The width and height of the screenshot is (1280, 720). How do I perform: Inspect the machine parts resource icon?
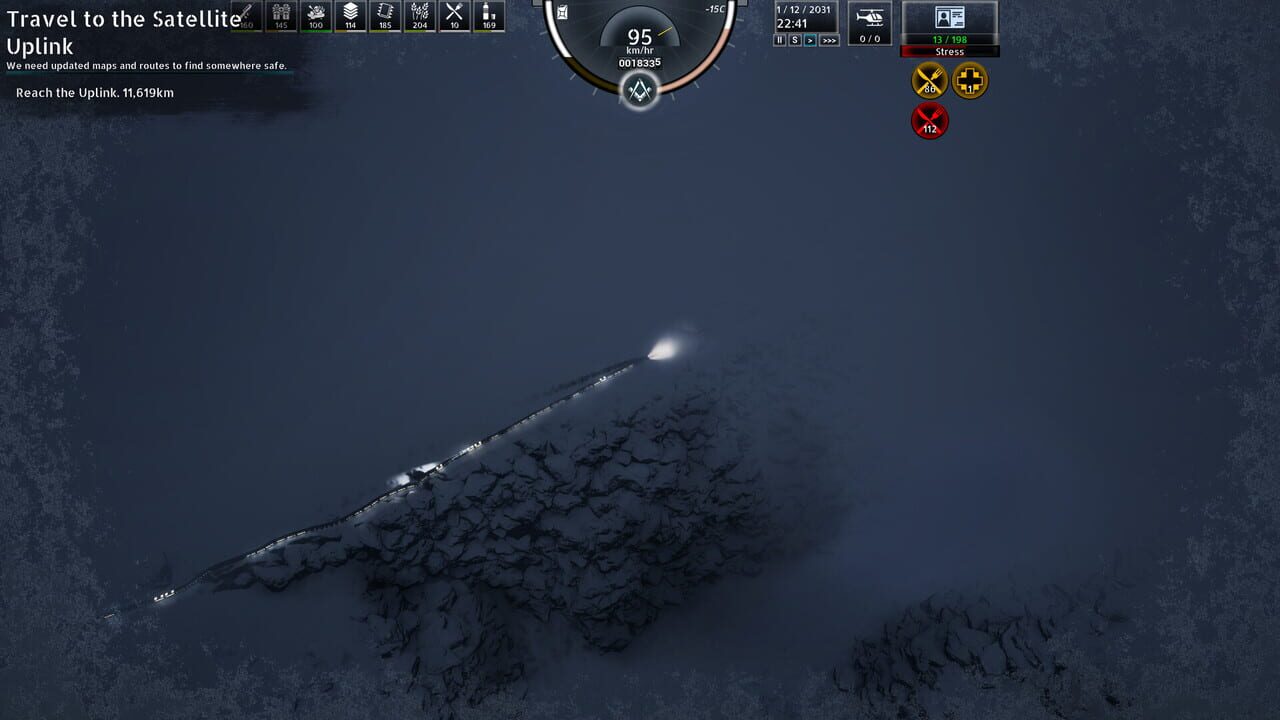(x=385, y=15)
